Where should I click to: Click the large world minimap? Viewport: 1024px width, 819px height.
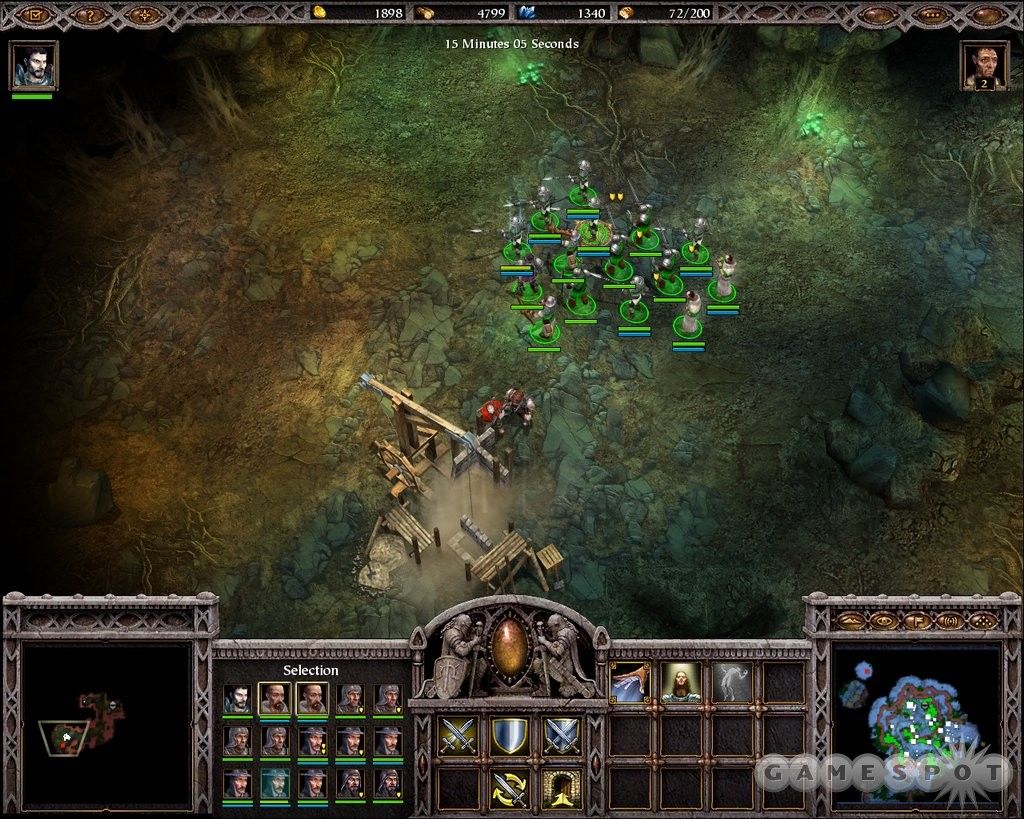[x=916, y=726]
